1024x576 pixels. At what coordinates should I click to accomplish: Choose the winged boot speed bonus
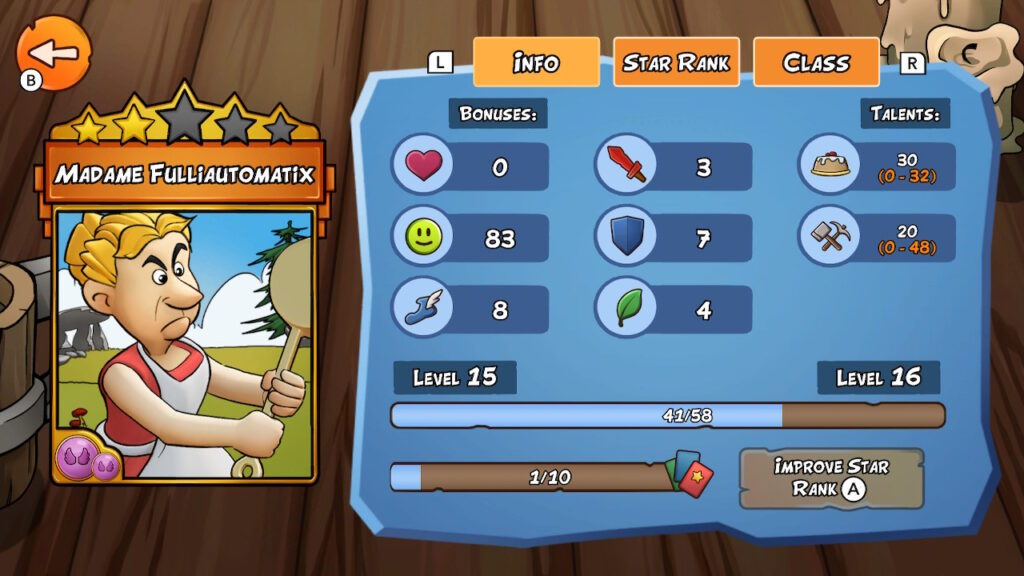click(x=422, y=309)
